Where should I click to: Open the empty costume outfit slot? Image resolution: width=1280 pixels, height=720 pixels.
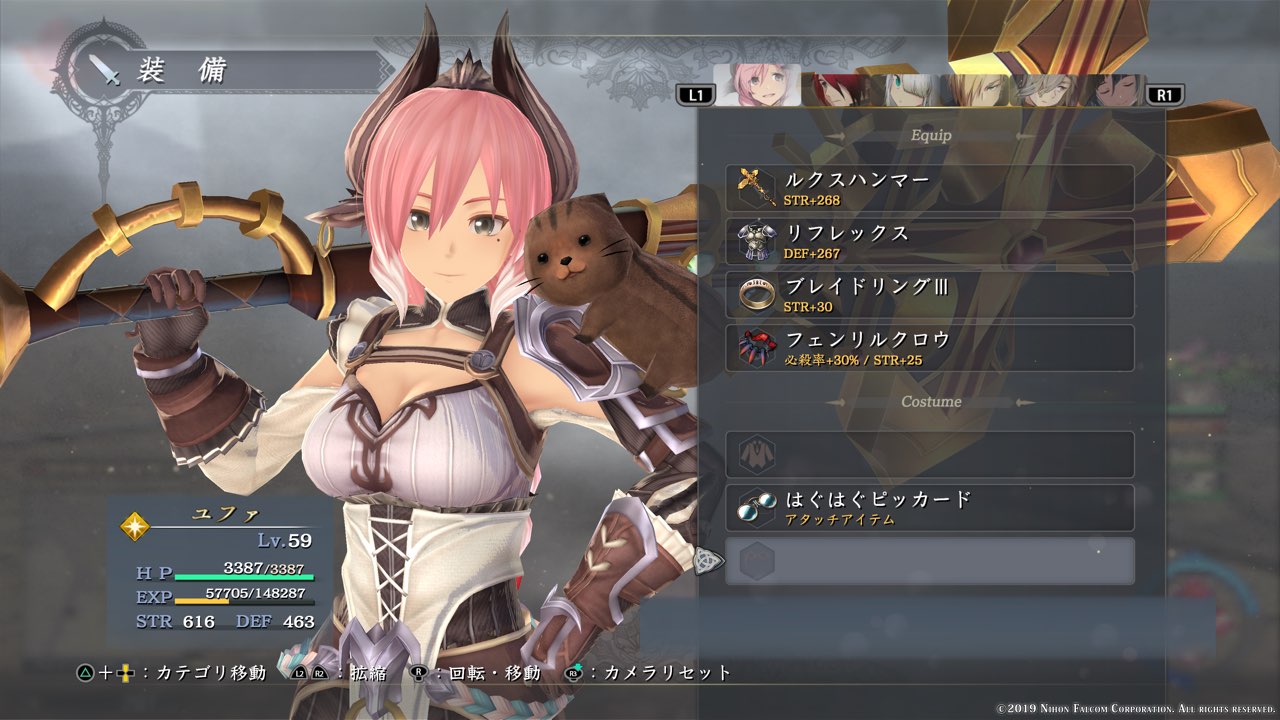930,455
